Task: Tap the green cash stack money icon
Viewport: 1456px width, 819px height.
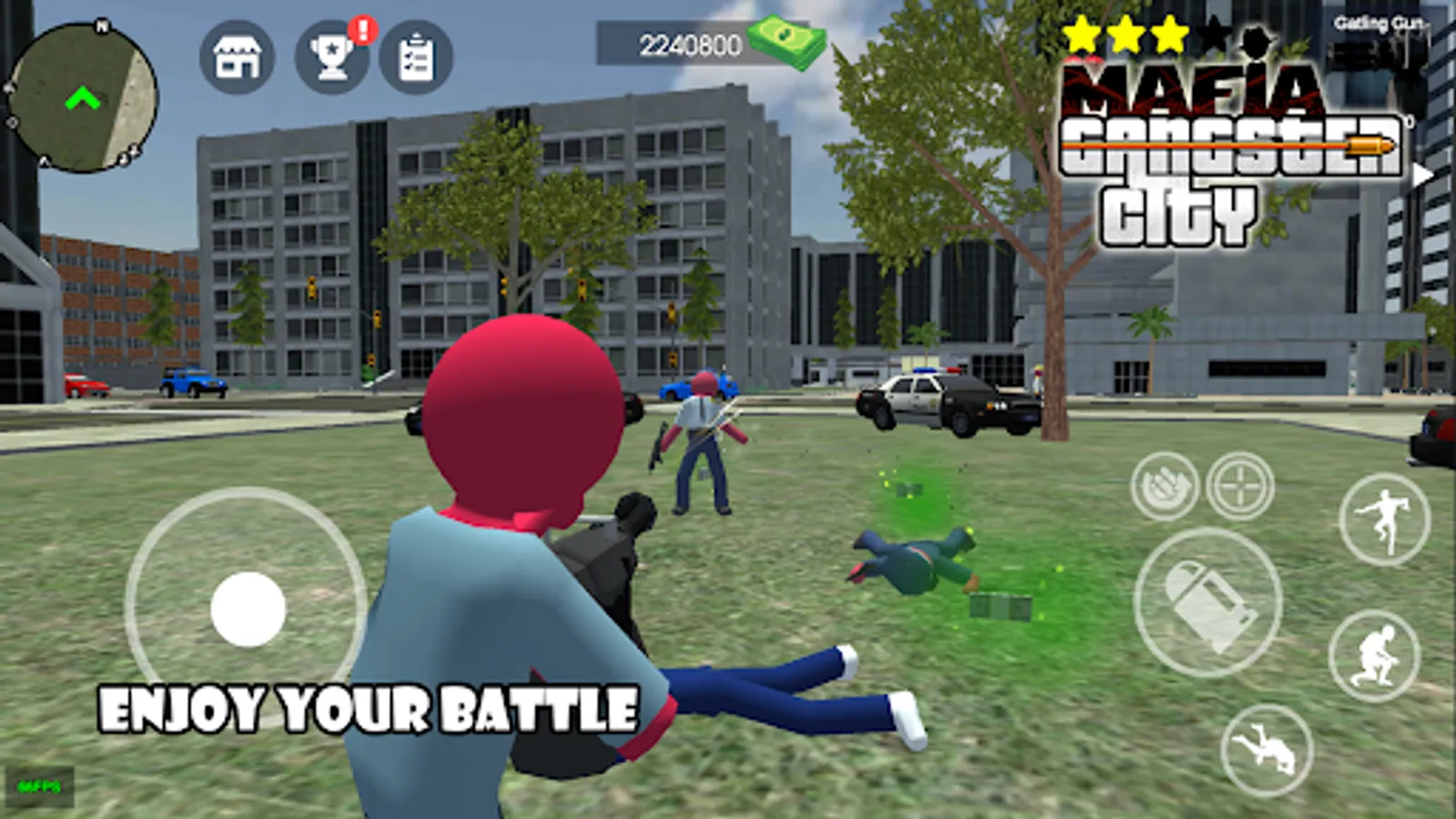Action: click(787, 39)
